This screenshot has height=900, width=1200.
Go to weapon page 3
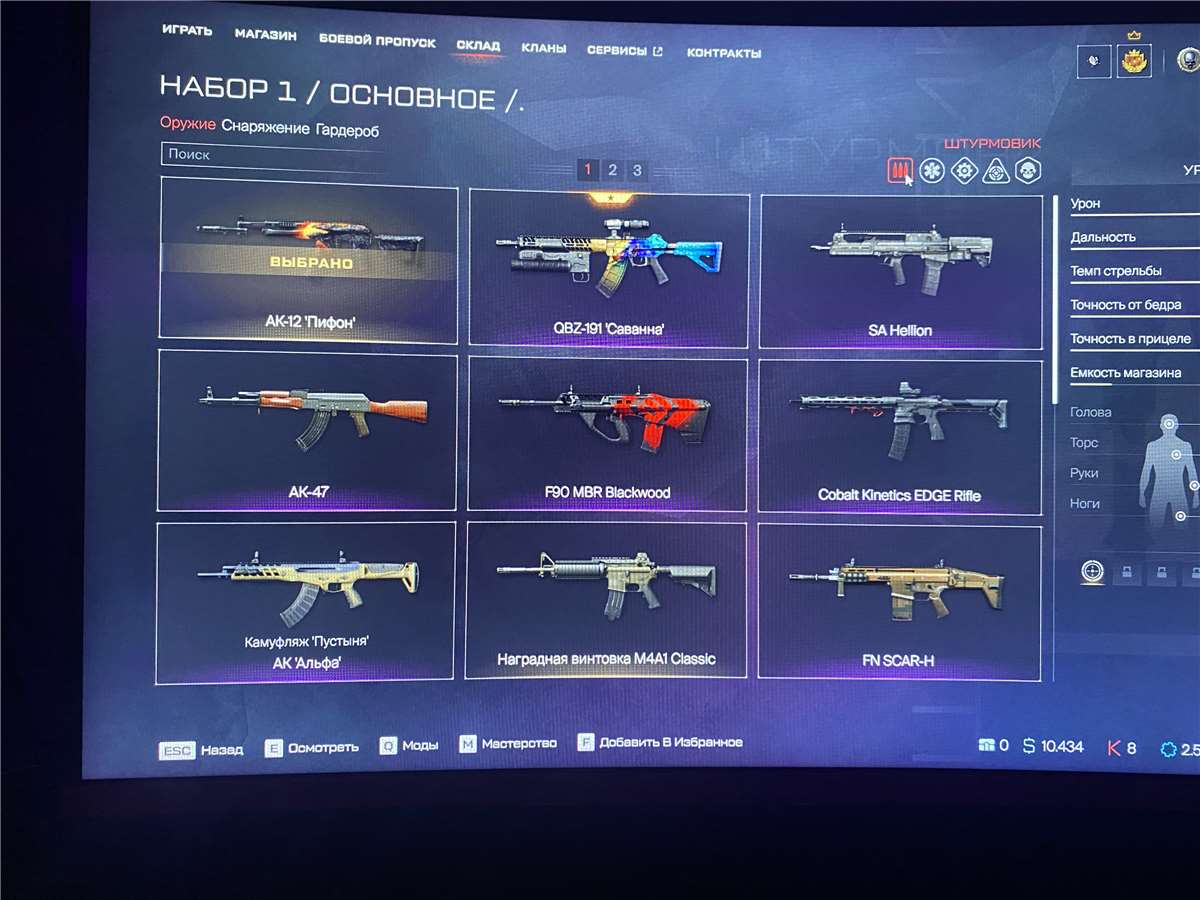pyautogui.click(x=637, y=171)
